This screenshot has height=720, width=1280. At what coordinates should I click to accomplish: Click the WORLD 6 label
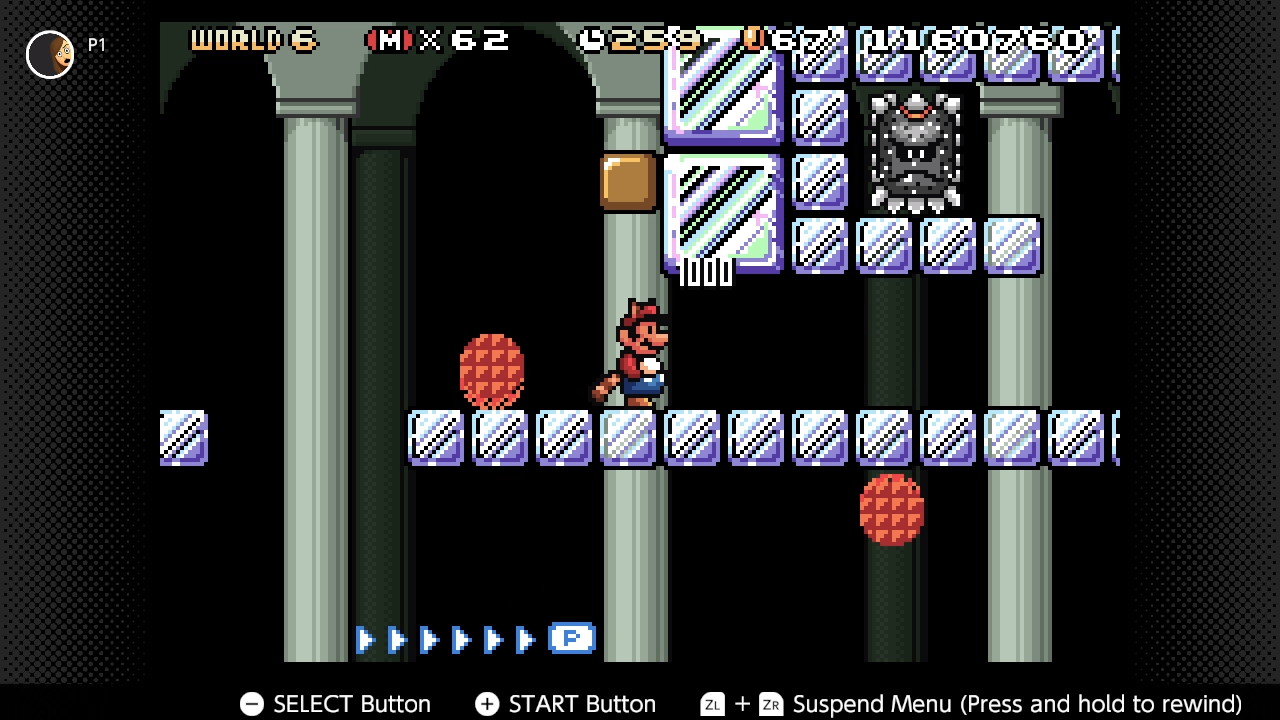pyautogui.click(x=252, y=40)
